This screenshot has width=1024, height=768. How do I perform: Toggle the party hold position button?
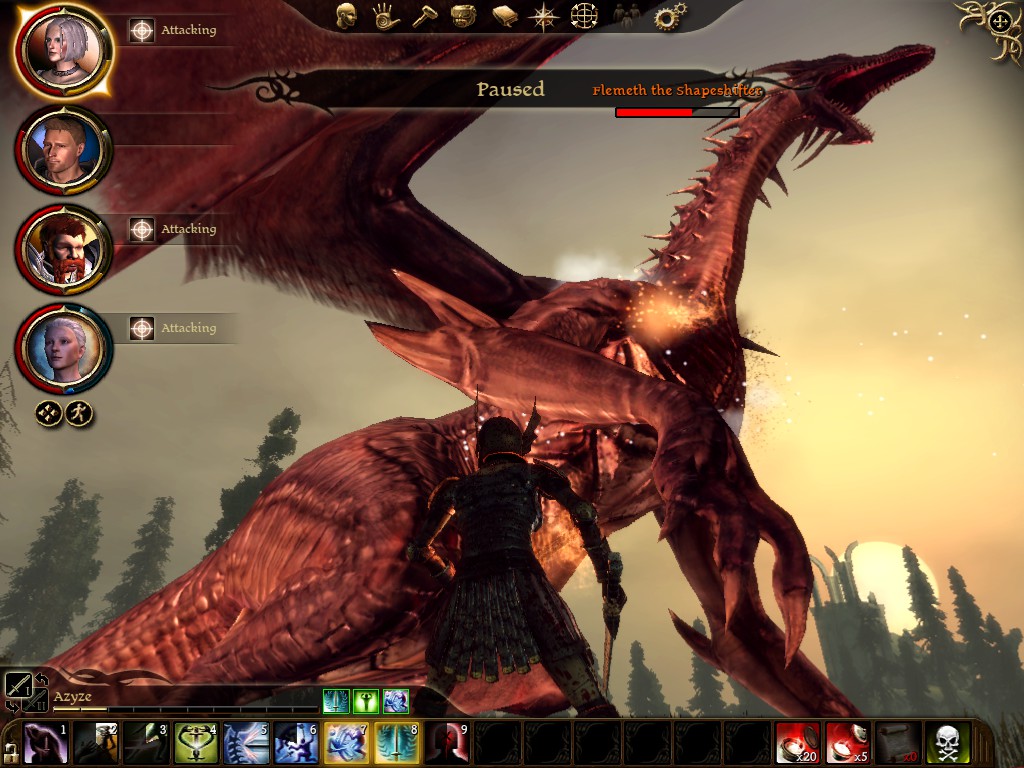point(50,412)
